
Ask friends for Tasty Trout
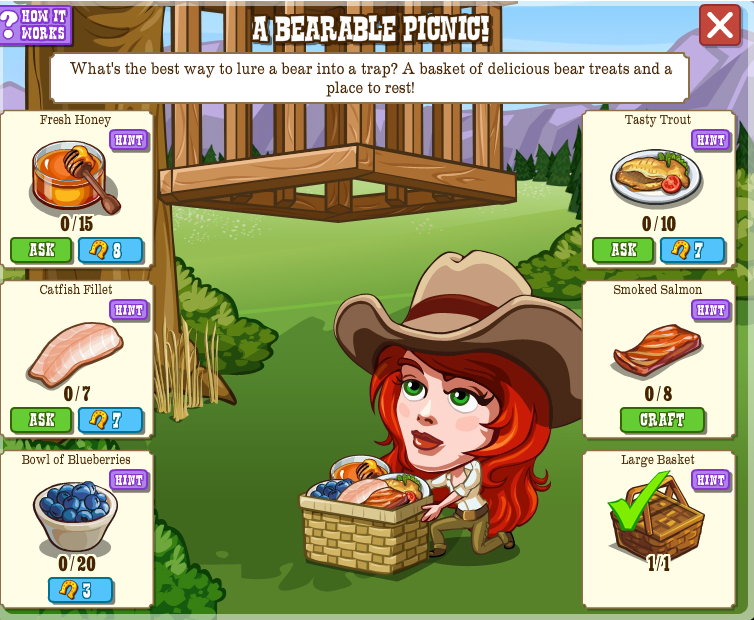tap(623, 250)
